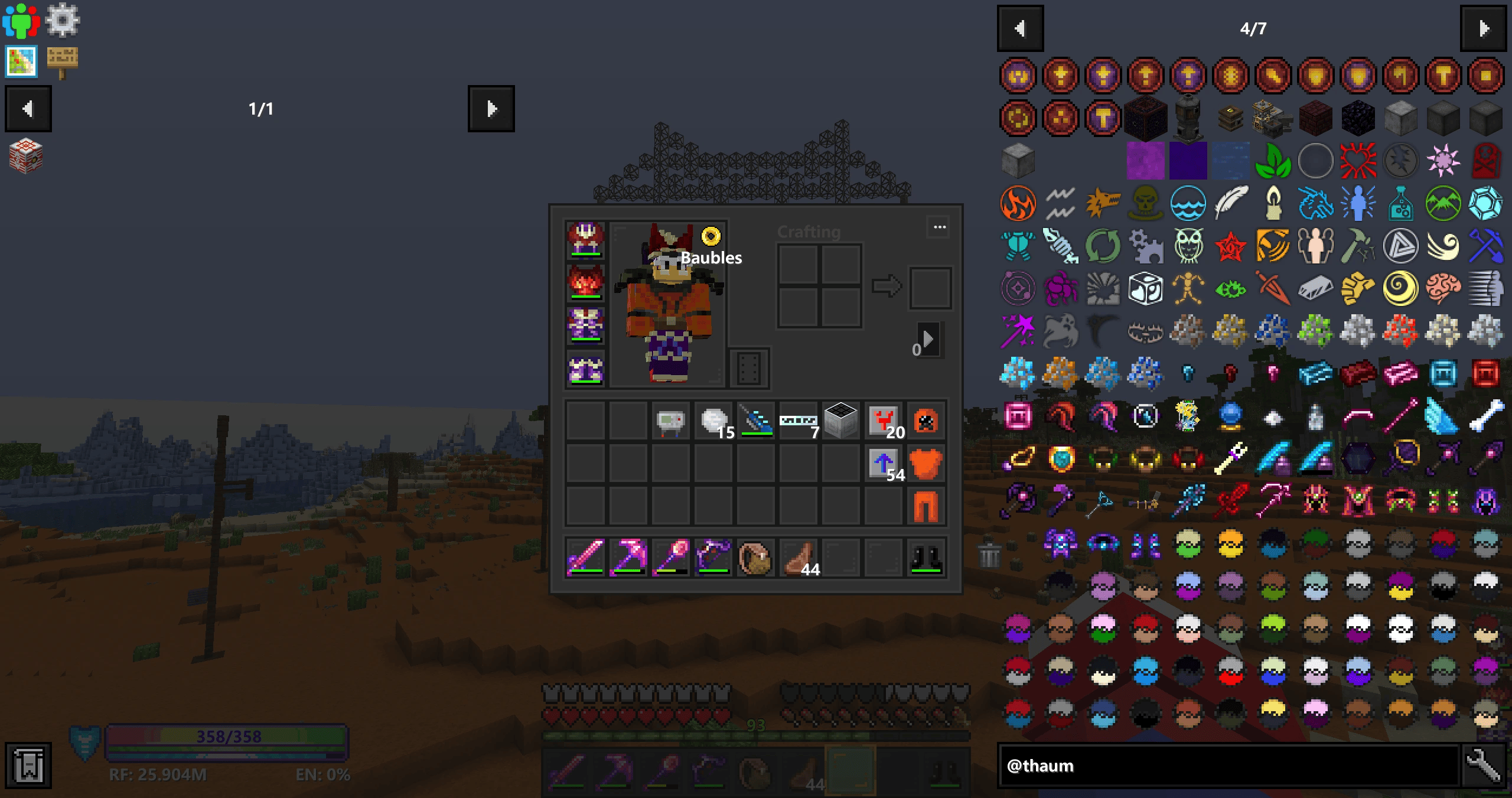Open the Baubles gold ring button
1512x798 pixels.
point(711,236)
